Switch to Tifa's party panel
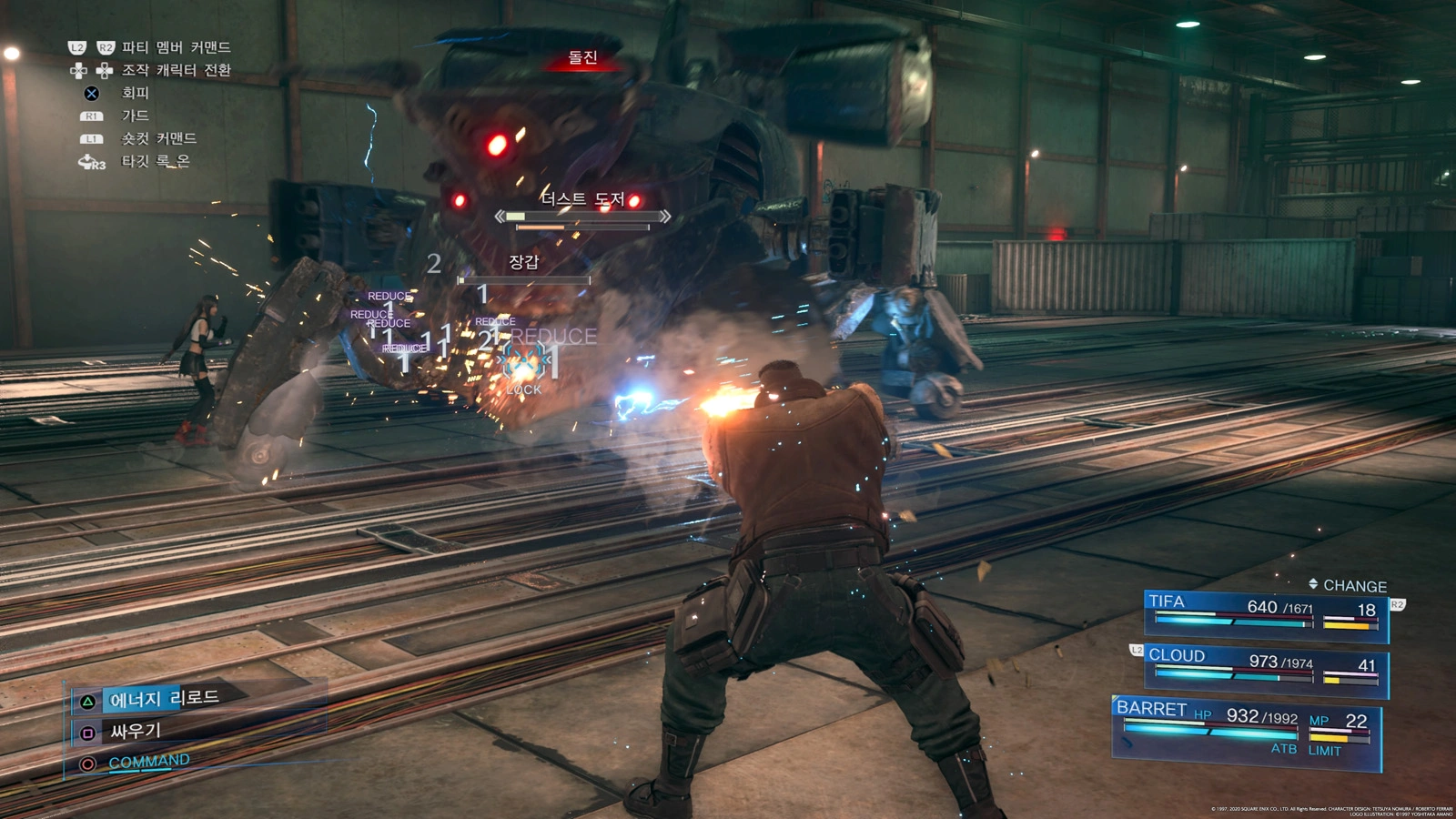Image resolution: width=1456 pixels, height=819 pixels. [x=1265, y=613]
